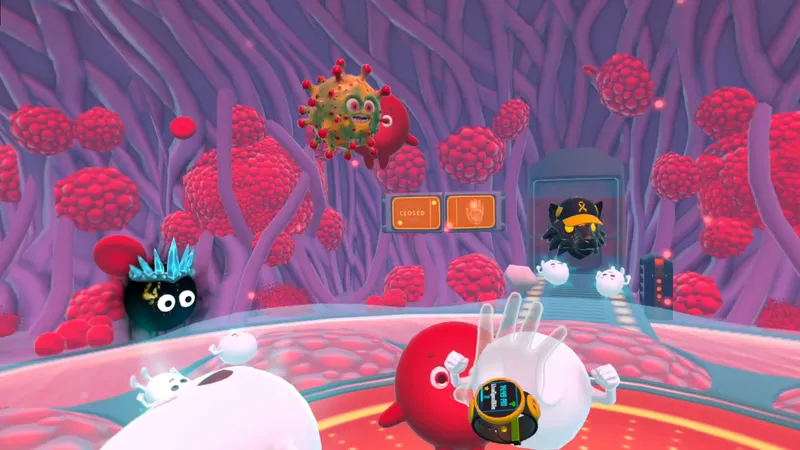Tap the orange hand-scanner panel

coord(470,213)
